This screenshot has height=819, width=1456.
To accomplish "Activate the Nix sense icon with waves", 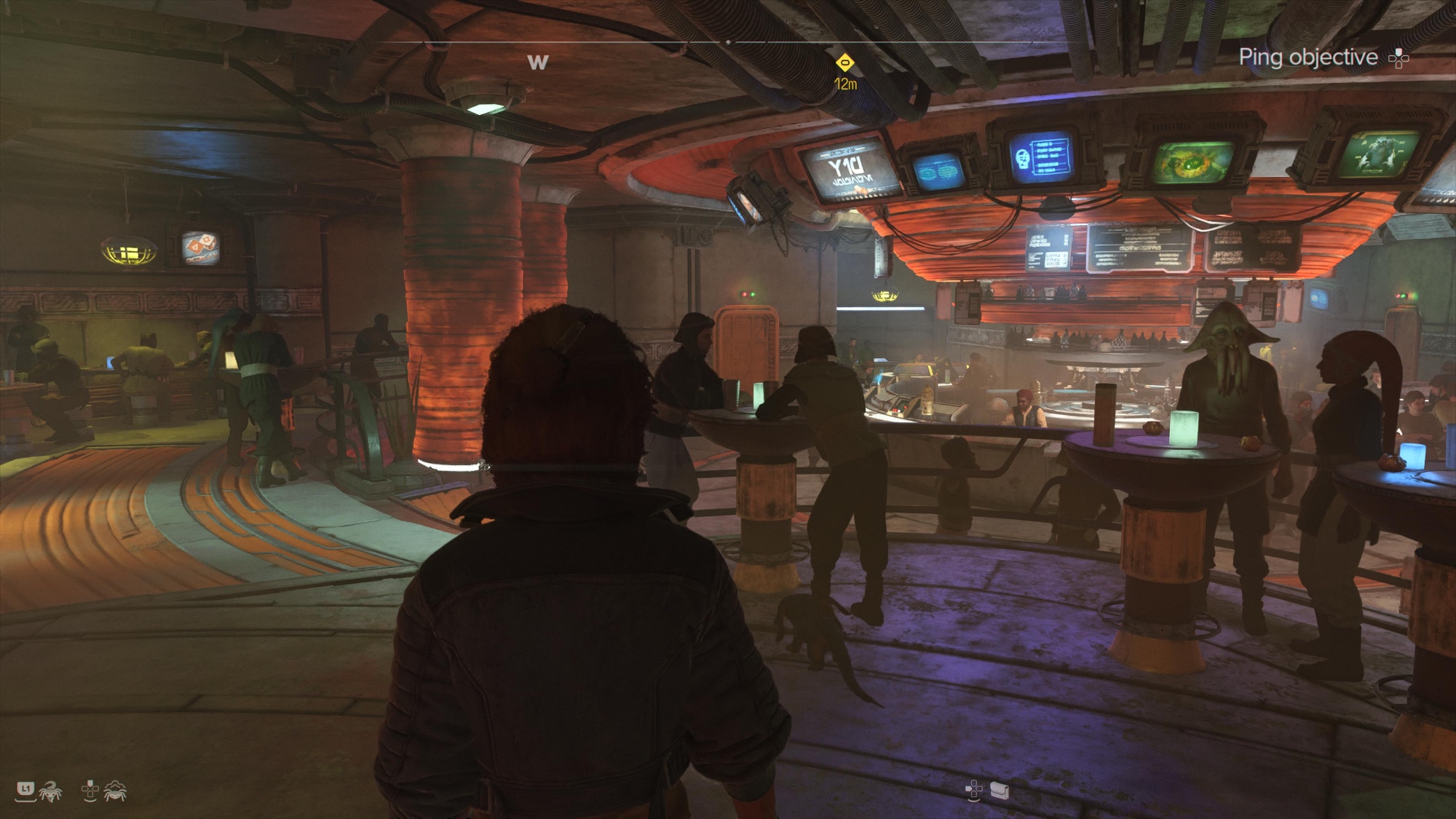I will coord(116,791).
